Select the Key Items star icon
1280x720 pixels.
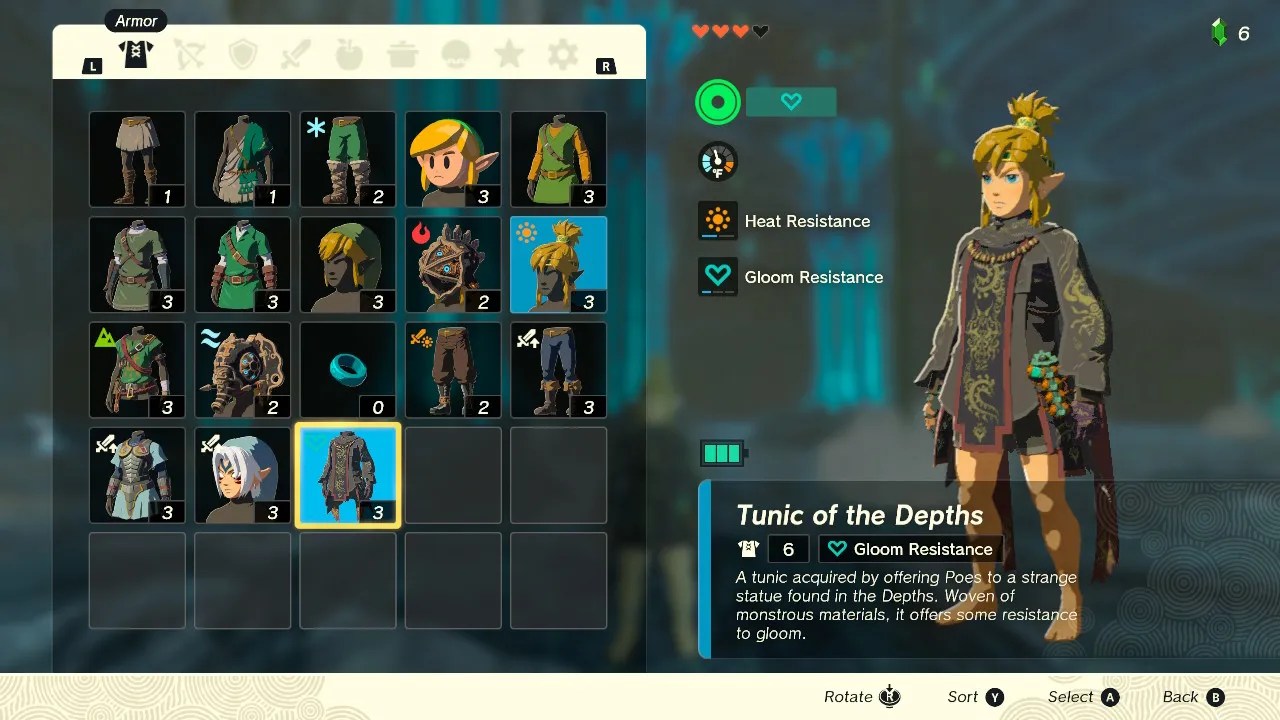508,55
